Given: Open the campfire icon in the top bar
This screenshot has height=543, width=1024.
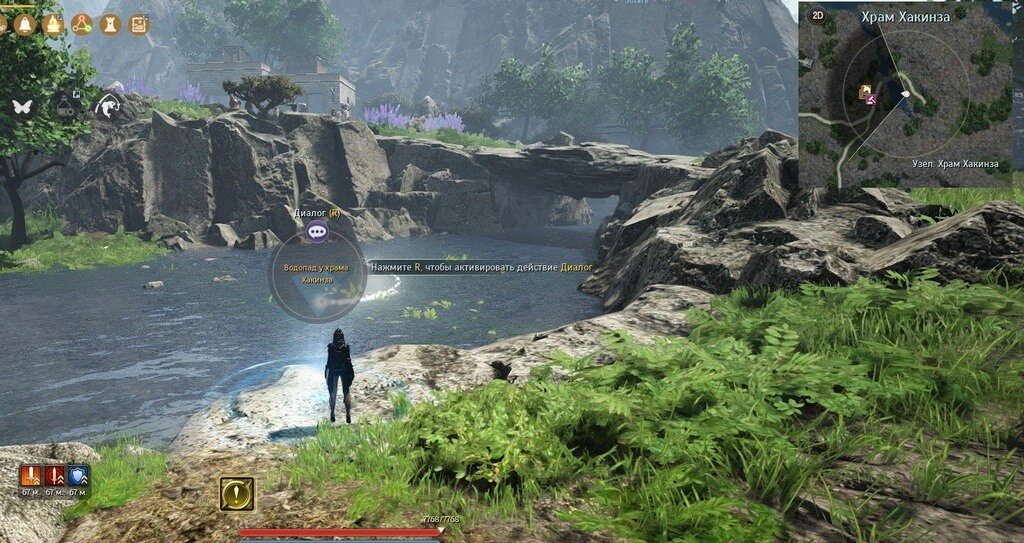Looking at the screenshot, I should point(54,24).
